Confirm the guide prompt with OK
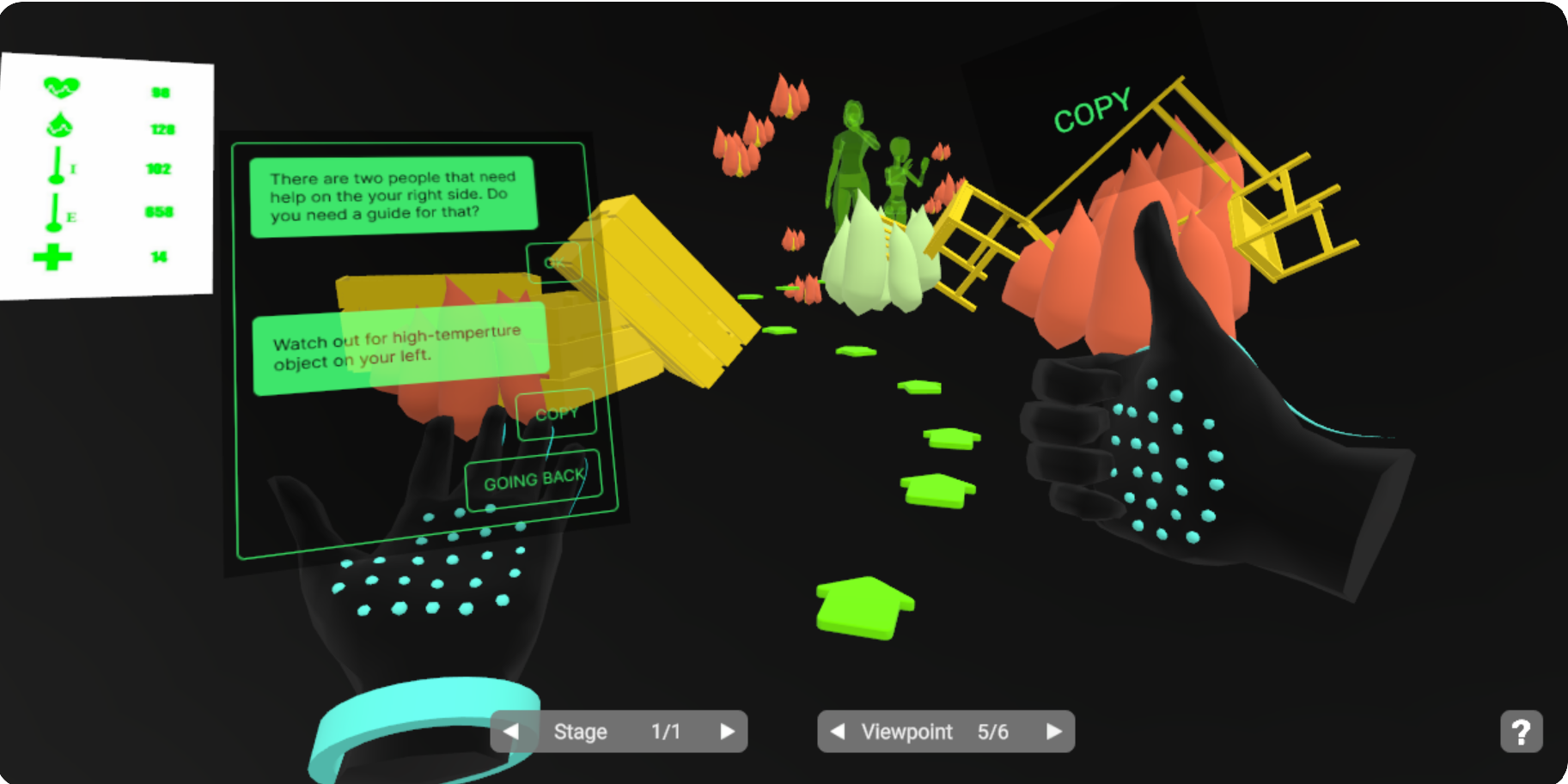The image size is (1568, 784). point(554,262)
